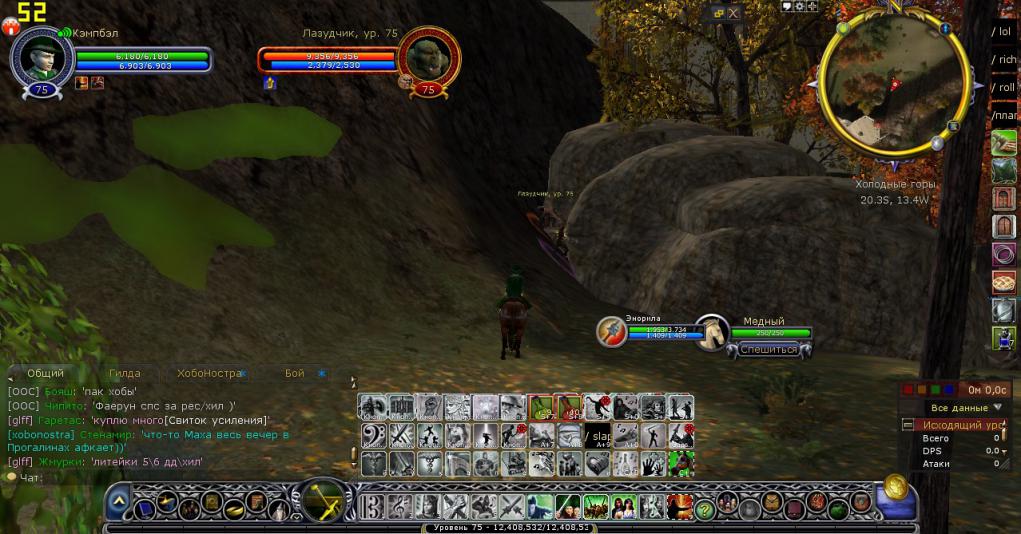Click the green question mark help icon
This screenshot has height=534, width=1021.
click(x=704, y=509)
